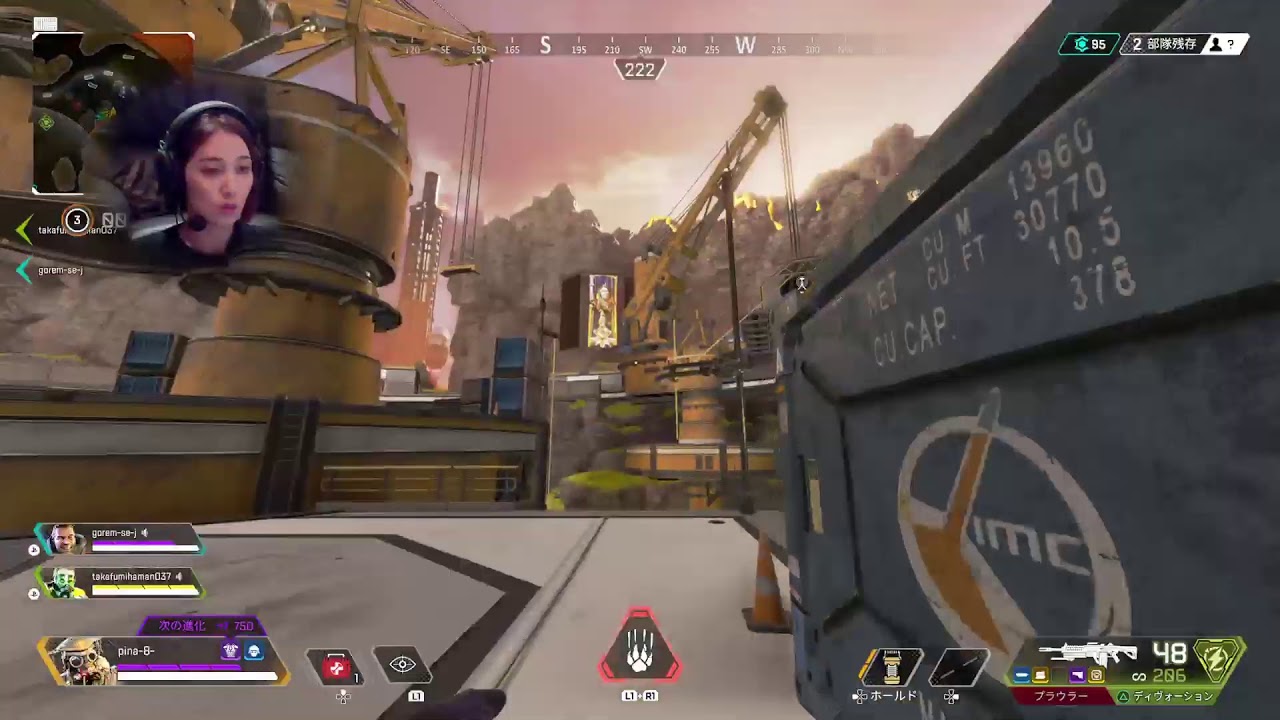1280x720 pixels.
Task: Click pina-8- Bloodhound portrait
Action: 75,660
